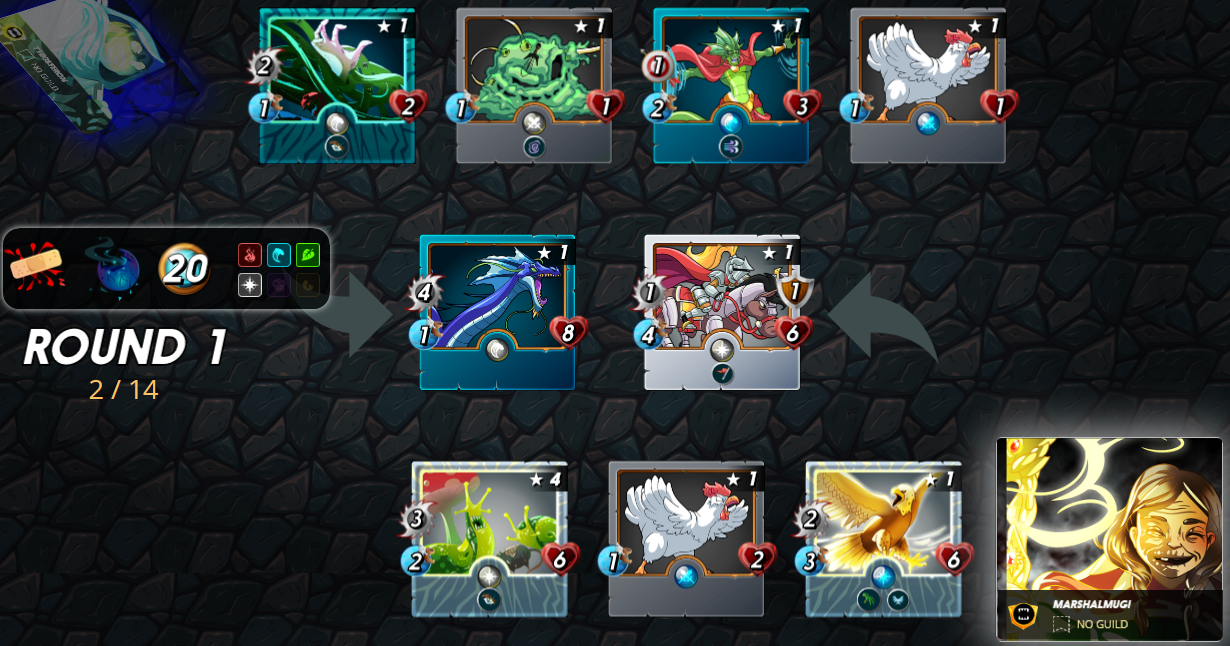The width and height of the screenshot is (1230, 646).
Task: Choose the green caped lizard warrior card
Action: coord(730,85)
